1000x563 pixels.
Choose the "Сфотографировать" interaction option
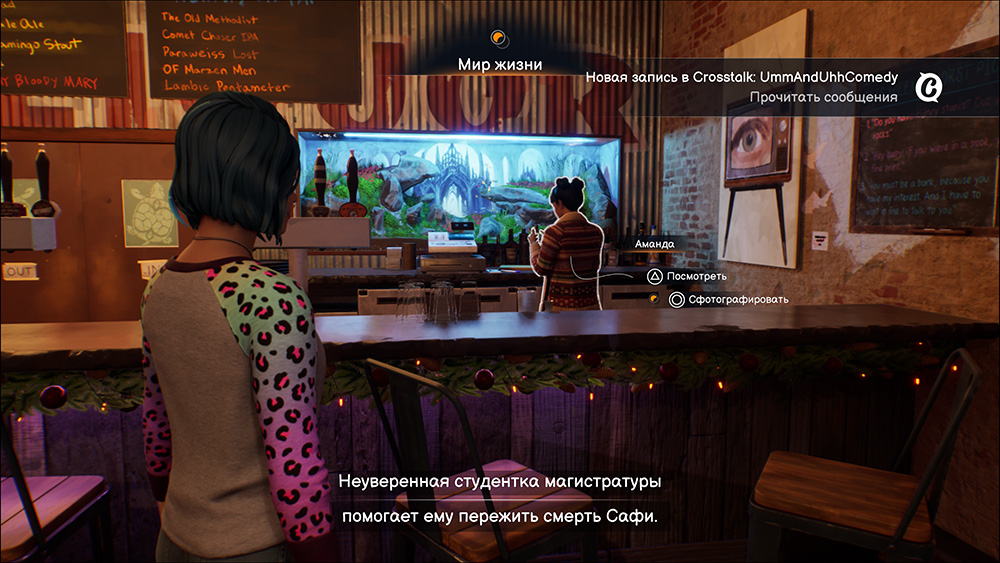729,299
